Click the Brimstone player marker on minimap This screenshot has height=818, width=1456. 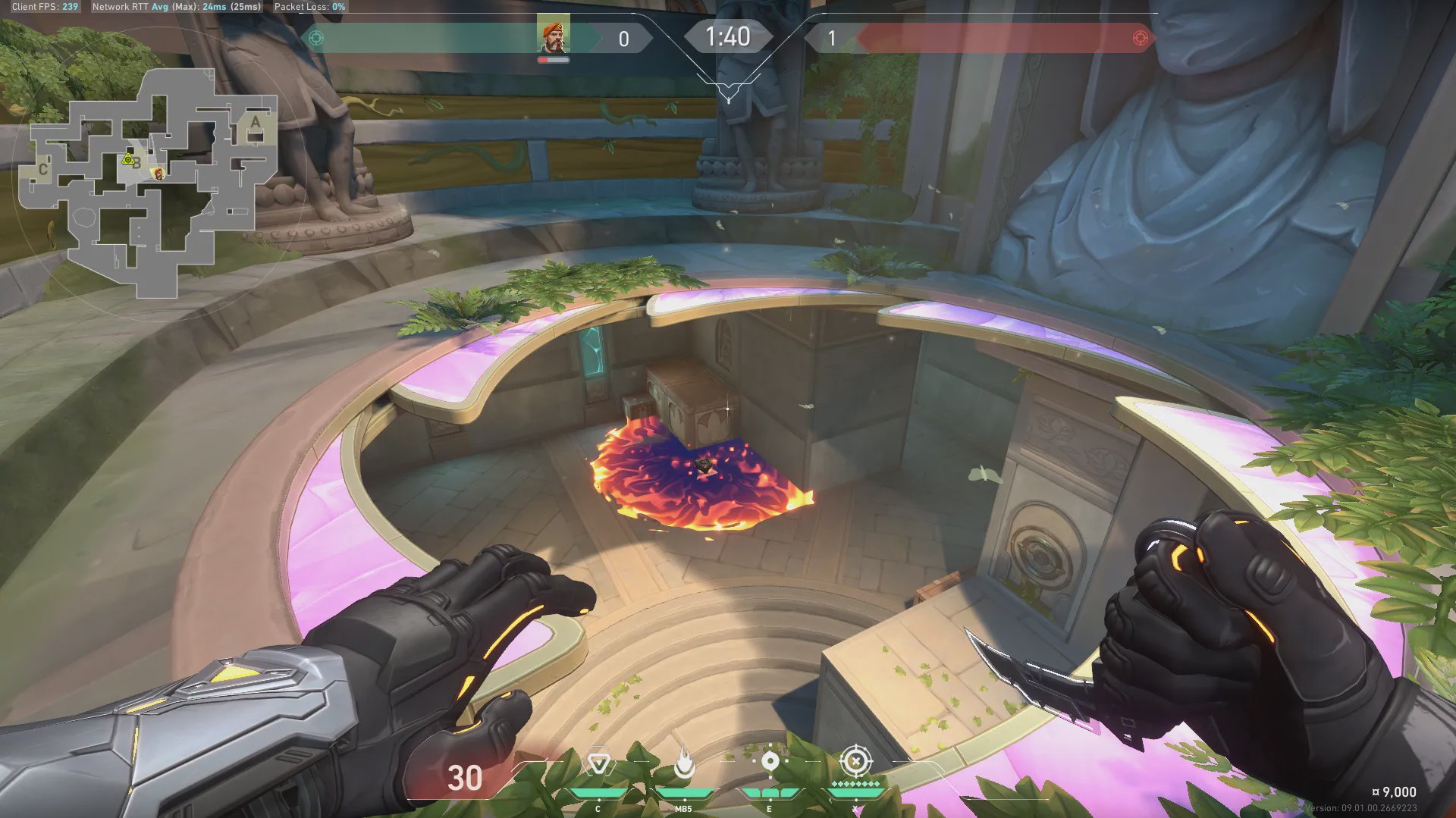tap(158, 174)
